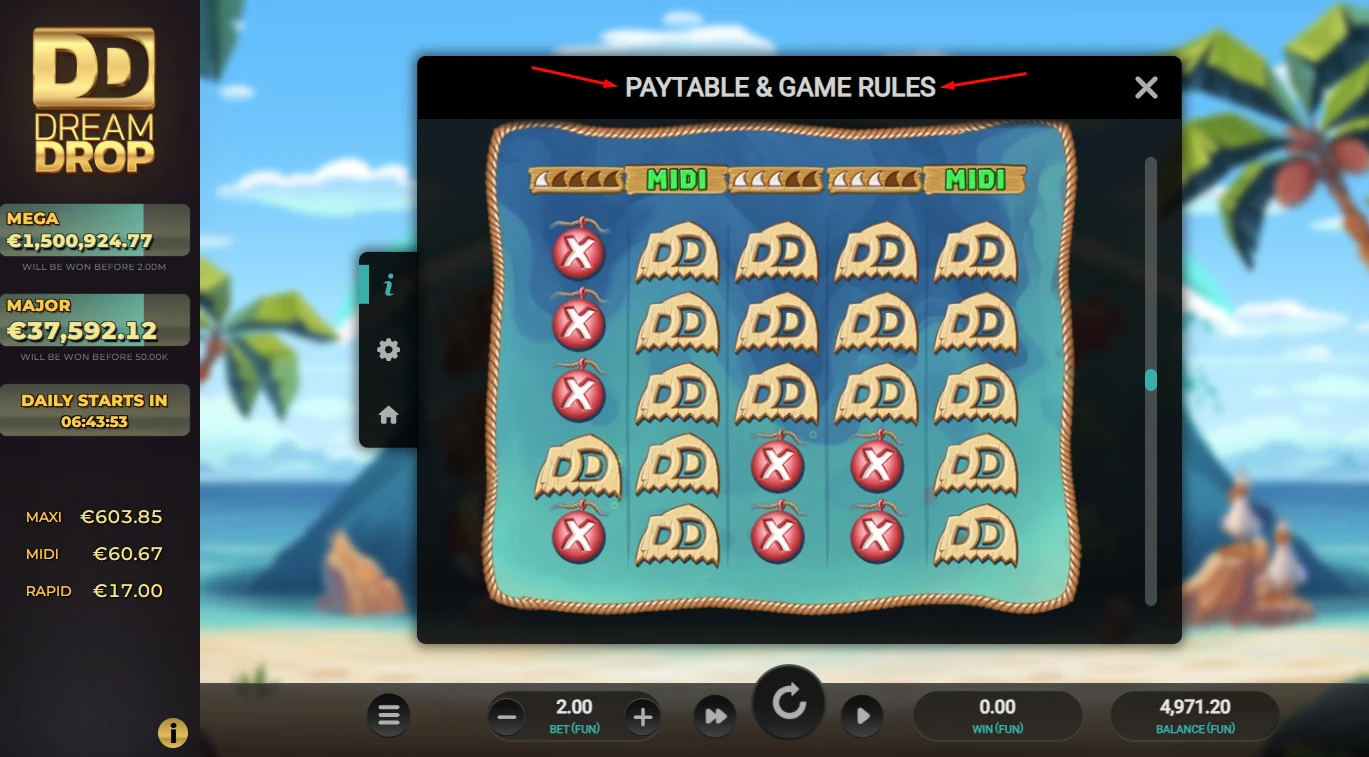Open the DAILY STARTS IN jackpot panel

click(95, 409)
